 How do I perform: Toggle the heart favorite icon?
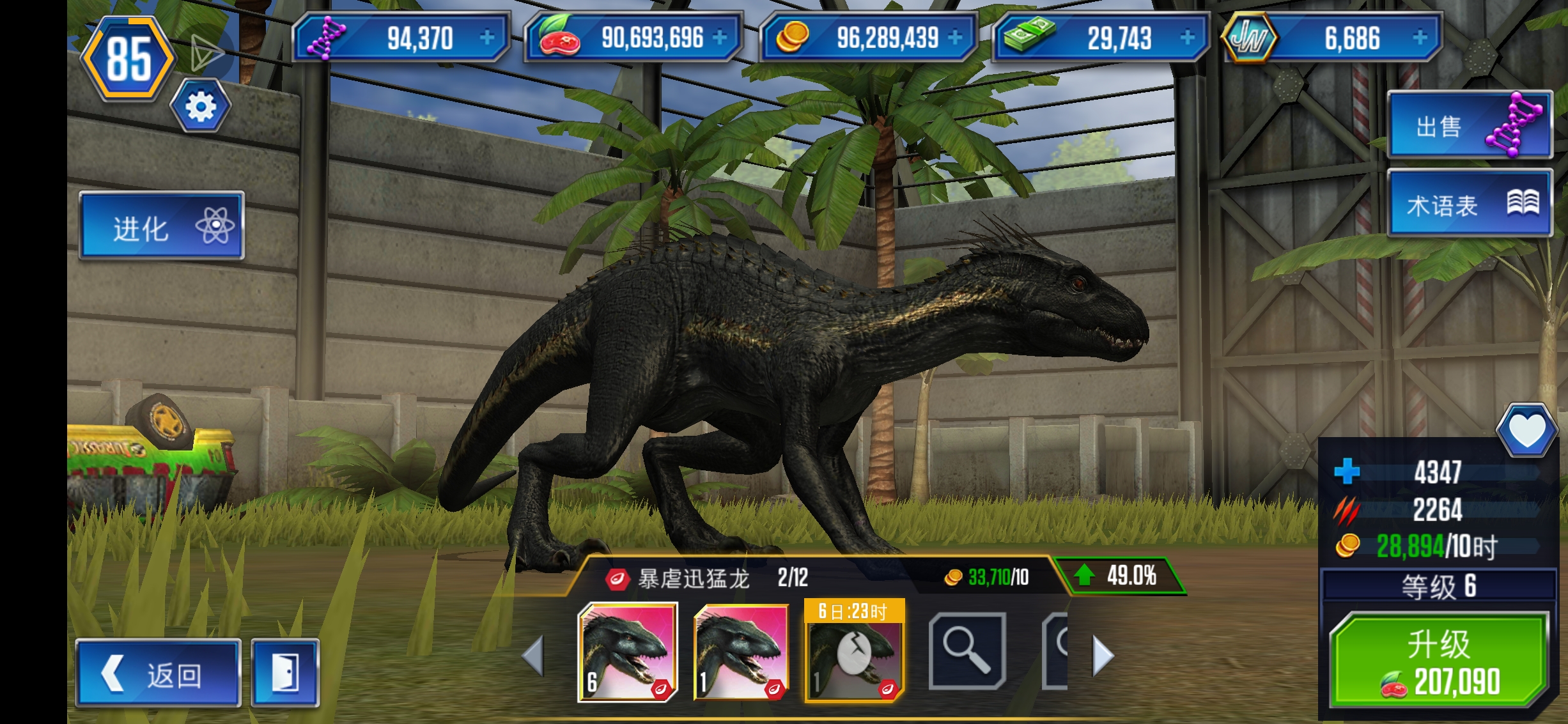click(x=1526, y=429)
